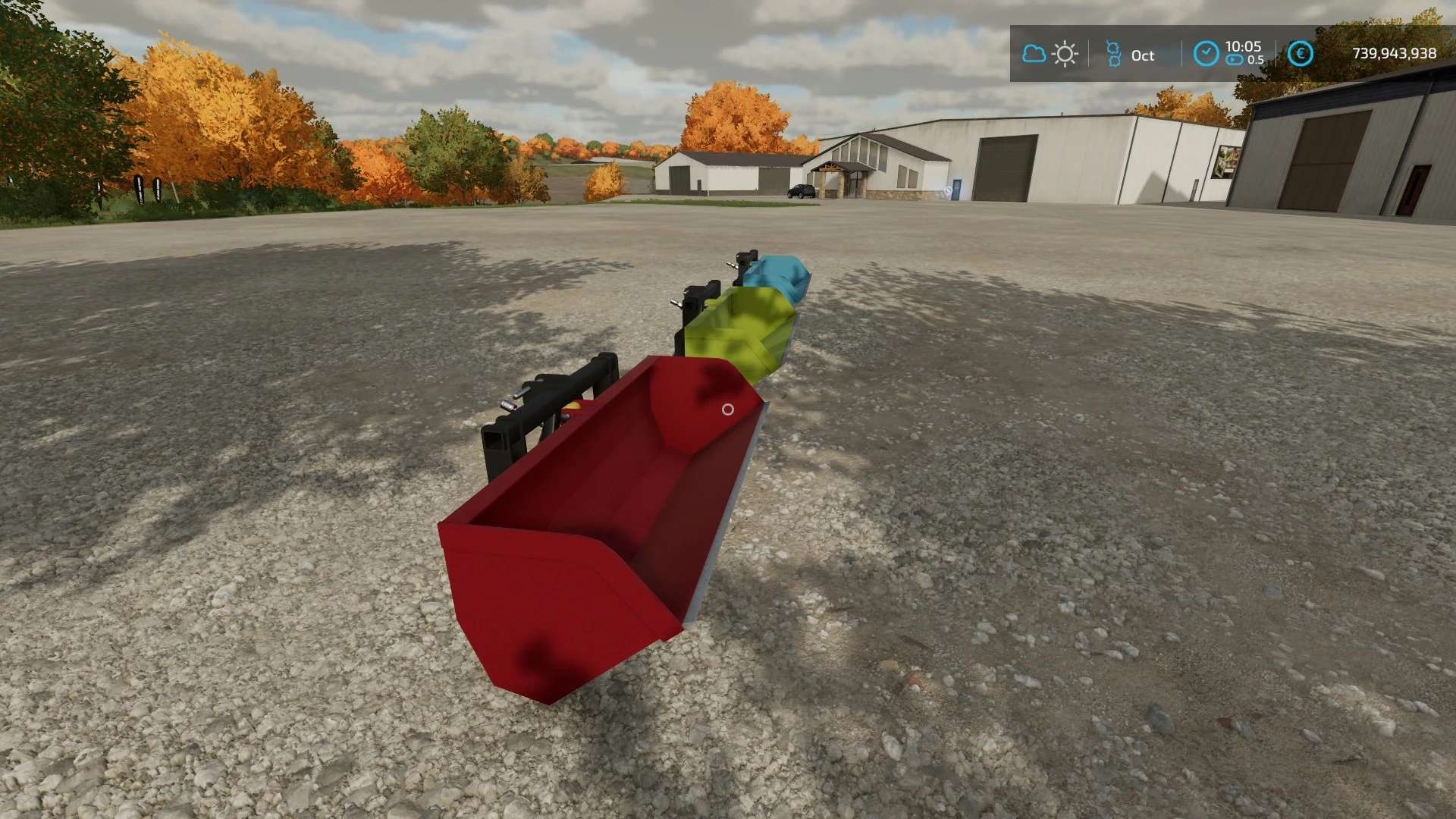Click the euro money icon

coord(1300,54)
